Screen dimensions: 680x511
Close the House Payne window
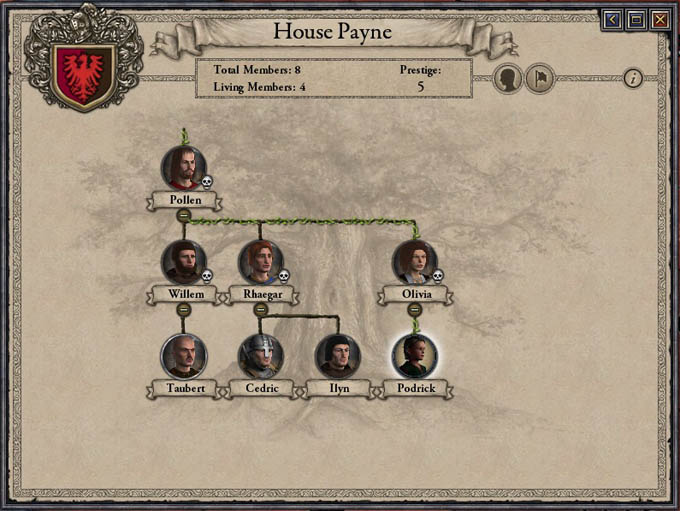coord(659,19)
